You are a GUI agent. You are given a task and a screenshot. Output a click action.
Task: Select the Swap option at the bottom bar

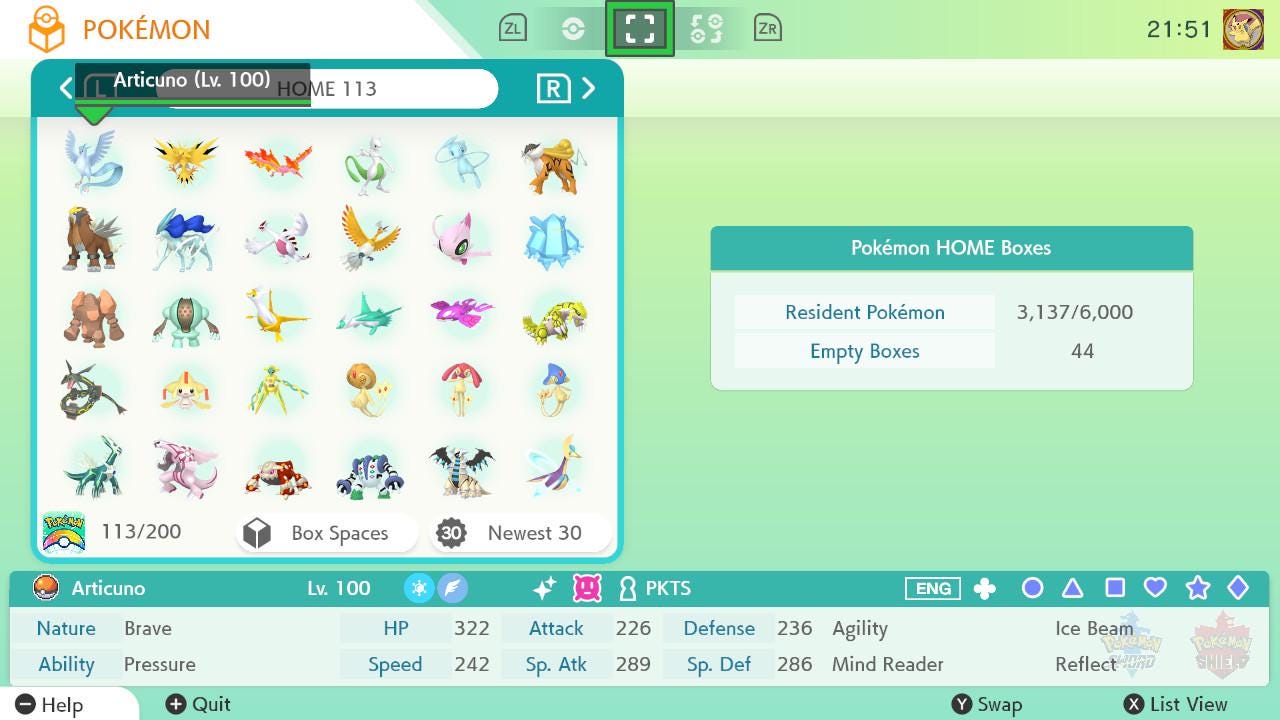[x=988, y=704]
